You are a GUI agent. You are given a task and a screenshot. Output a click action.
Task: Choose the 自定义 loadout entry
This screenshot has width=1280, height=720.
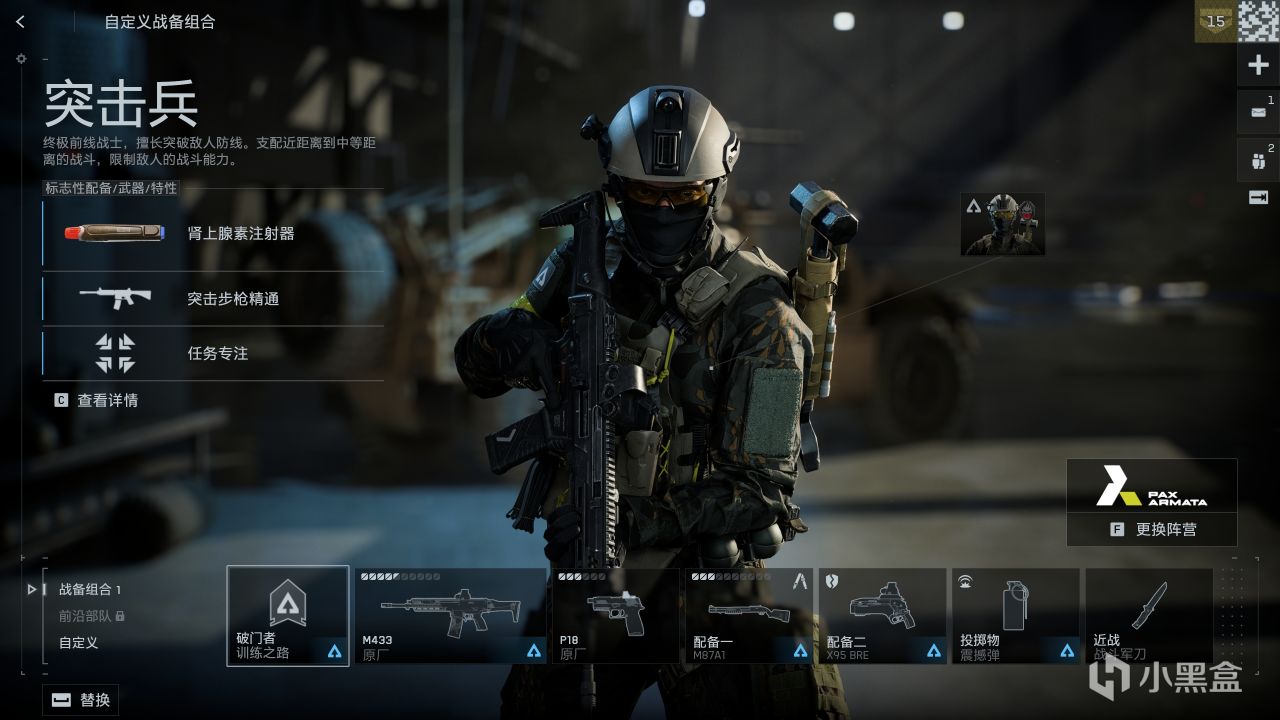click(78, 643)
